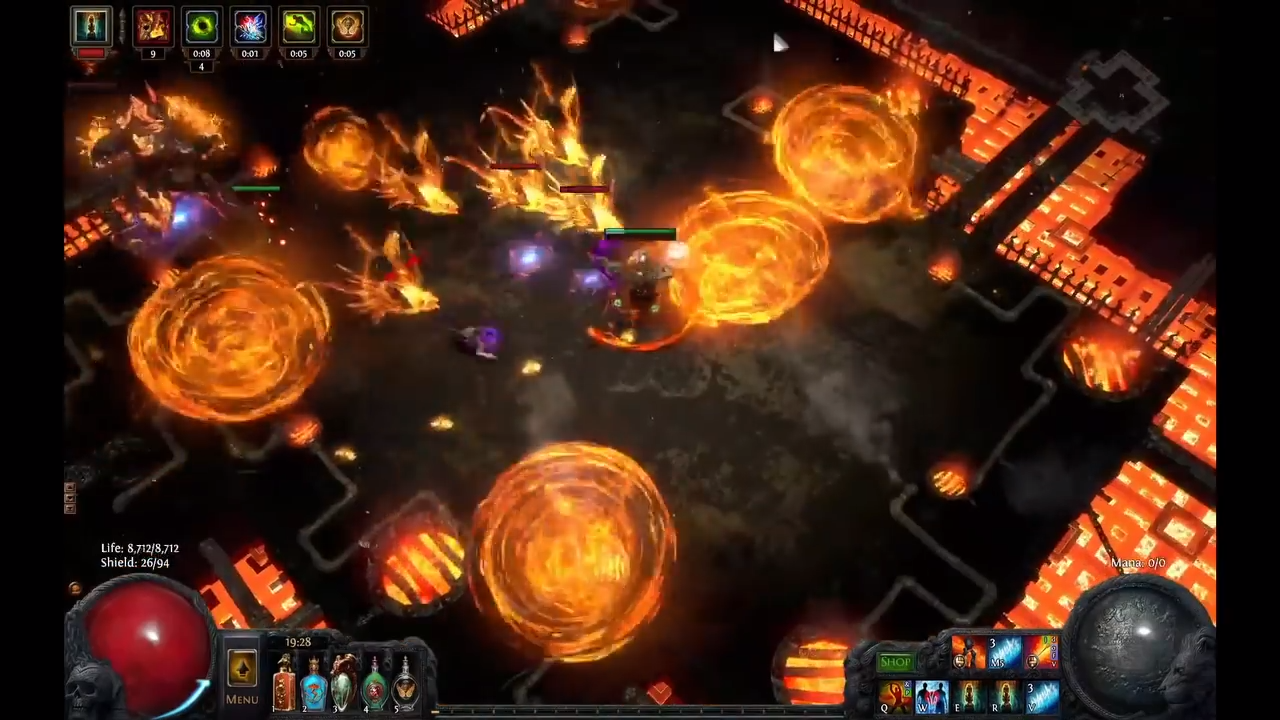Click the green creature buff at 0:05

click(298, 26)
